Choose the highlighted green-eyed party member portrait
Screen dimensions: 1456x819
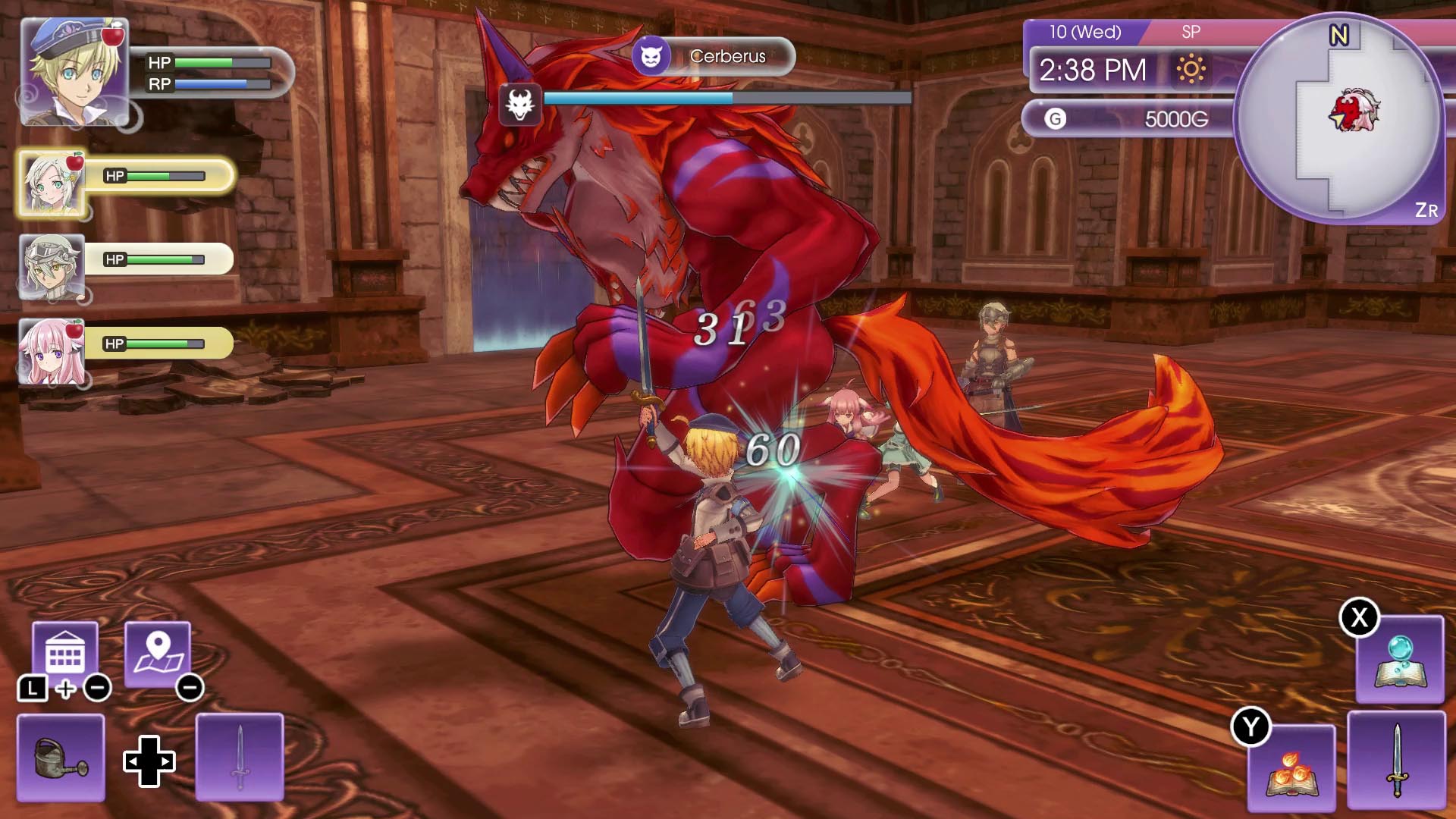pyautogui.click(x=52, y=184)
